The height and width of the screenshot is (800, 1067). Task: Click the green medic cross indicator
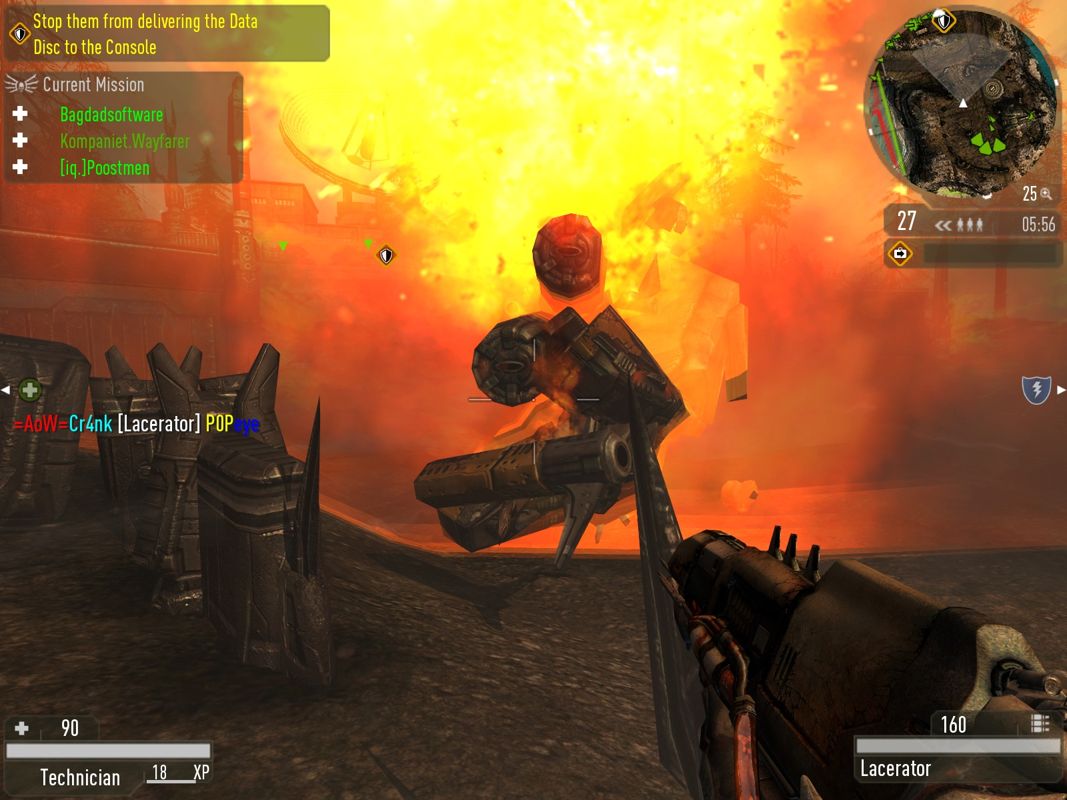30,390
